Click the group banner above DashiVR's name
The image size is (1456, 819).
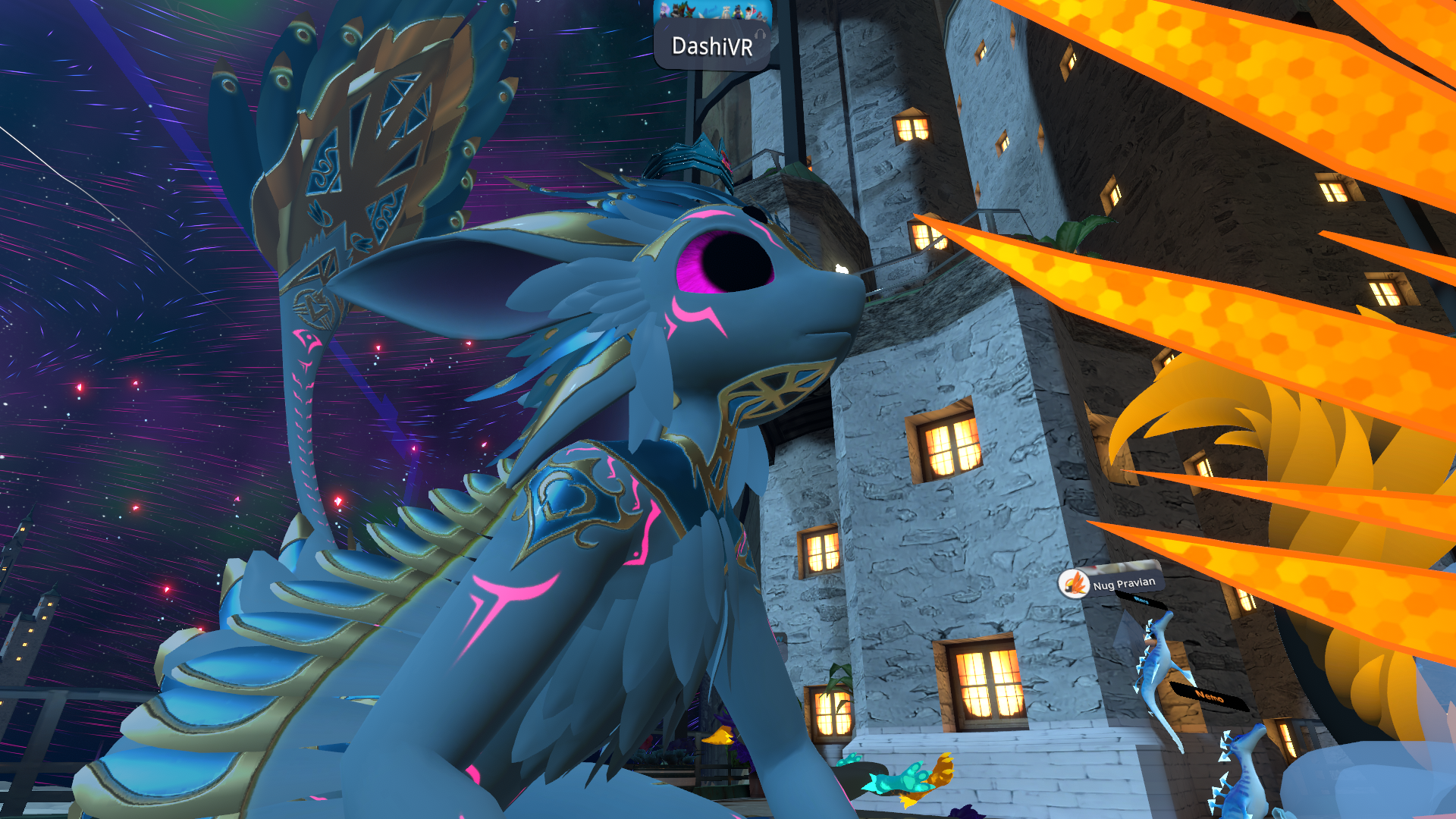[712, 10]
